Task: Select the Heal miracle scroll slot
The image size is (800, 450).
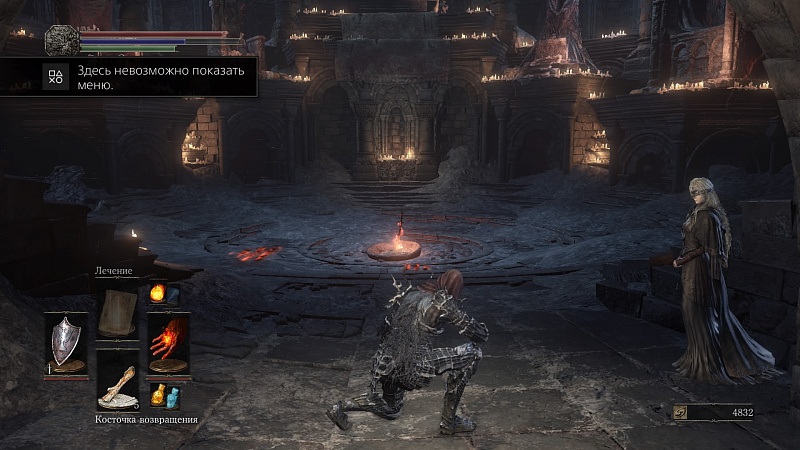Action: coord(117,311)
